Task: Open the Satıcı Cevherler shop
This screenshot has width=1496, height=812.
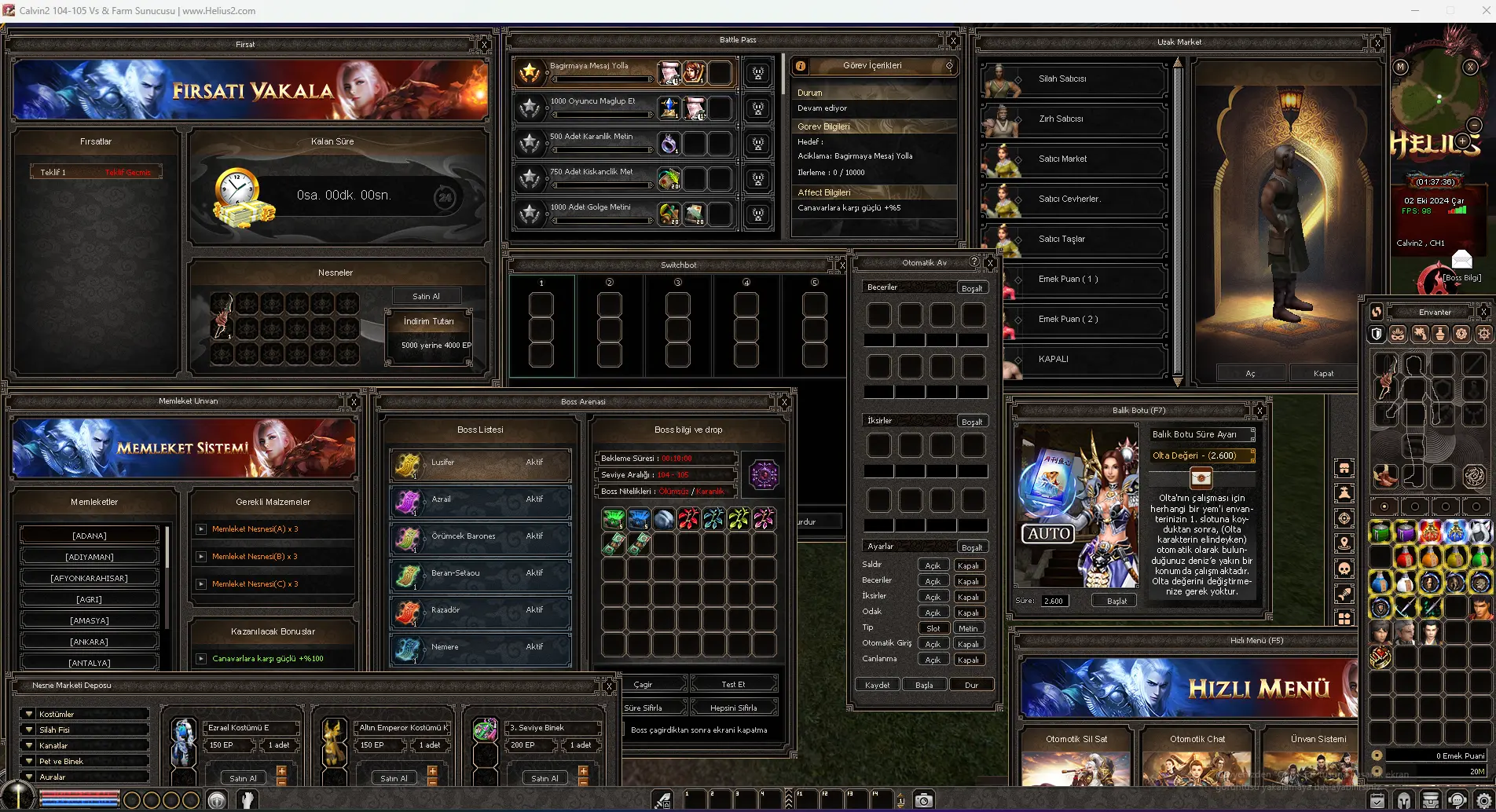Action: (1073, 199)
